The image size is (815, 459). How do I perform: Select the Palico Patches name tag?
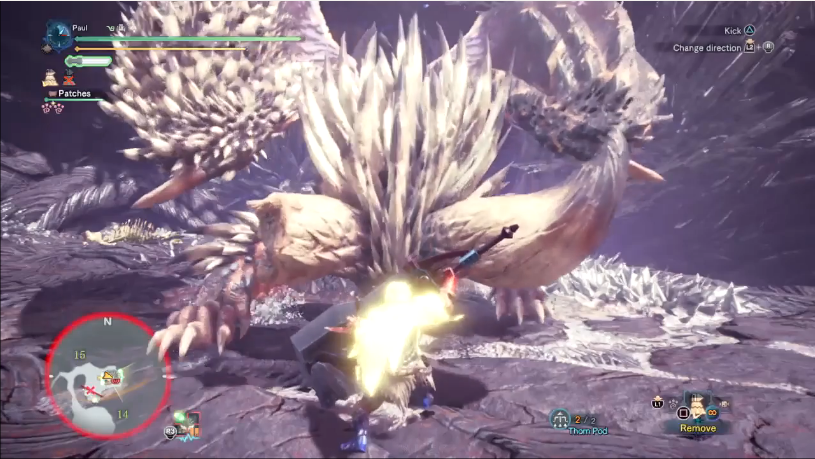[72, 93]
